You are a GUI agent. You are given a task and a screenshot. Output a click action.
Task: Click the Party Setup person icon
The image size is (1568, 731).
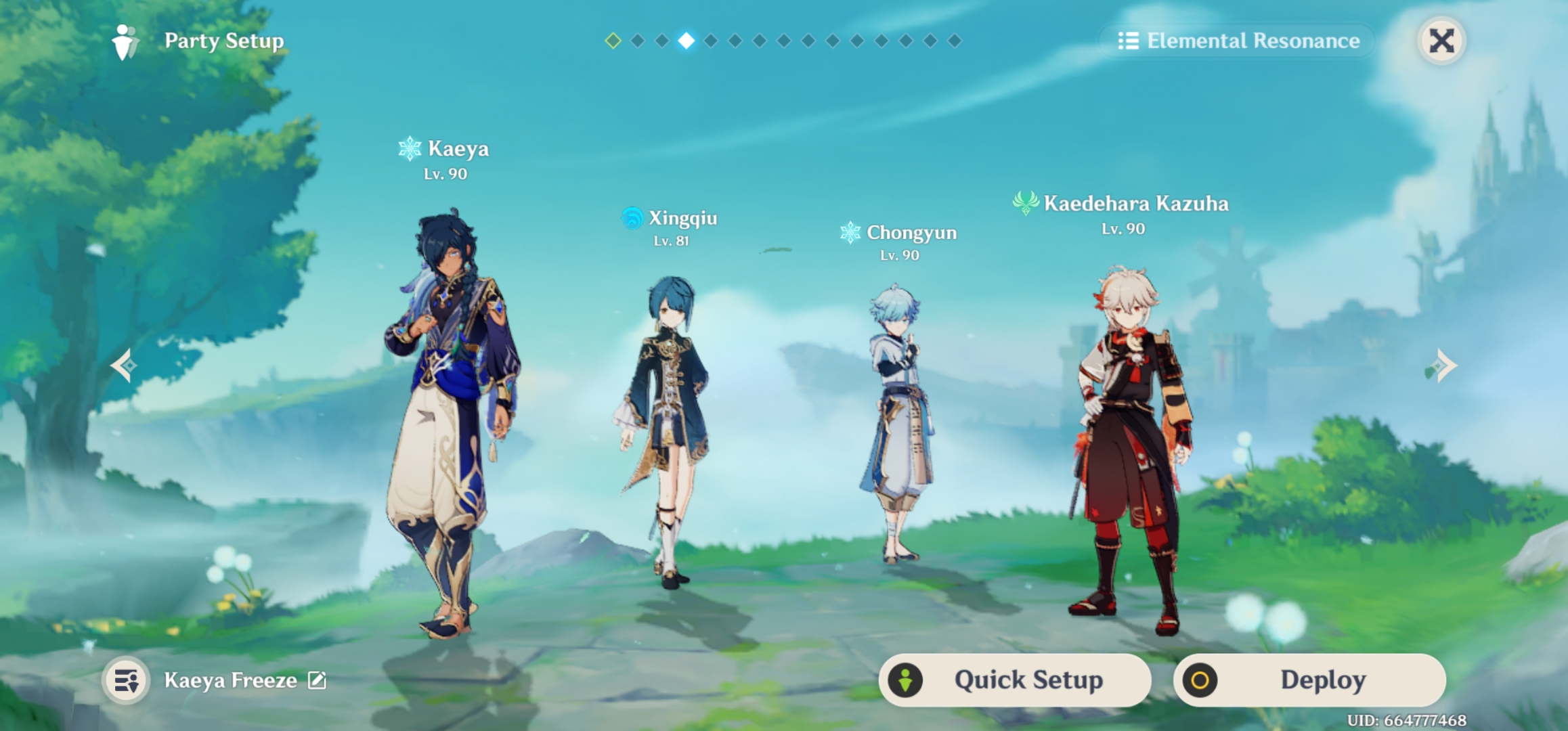coord(123,41)
